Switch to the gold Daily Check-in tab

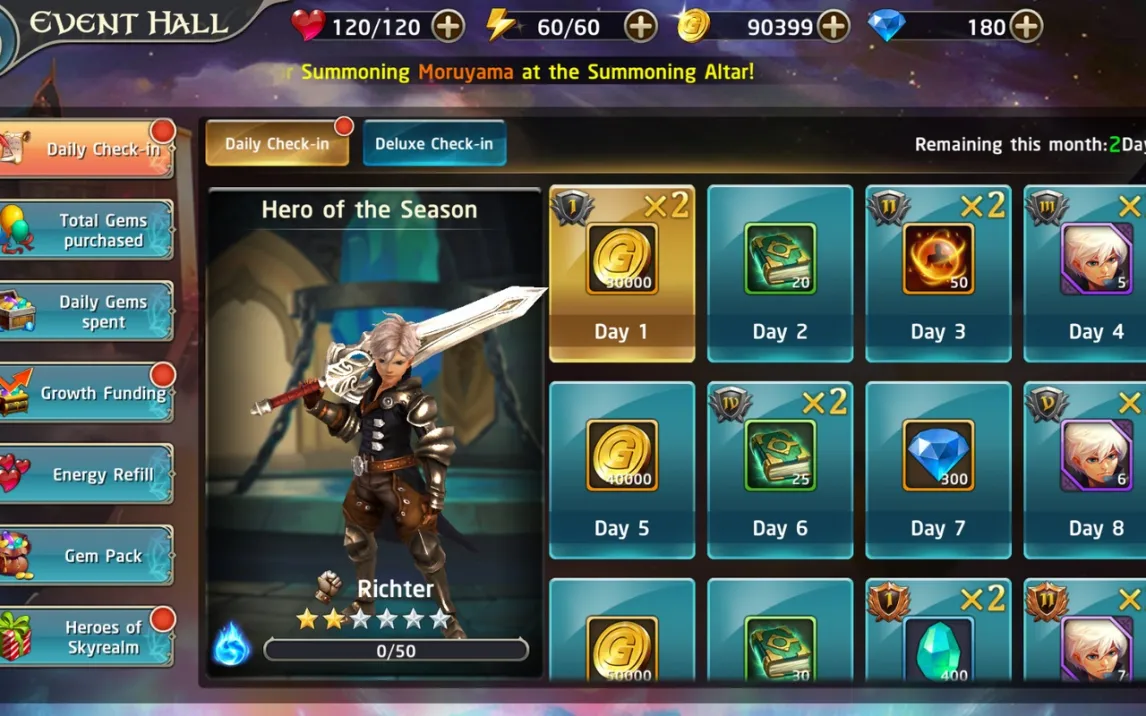(277, 144)
